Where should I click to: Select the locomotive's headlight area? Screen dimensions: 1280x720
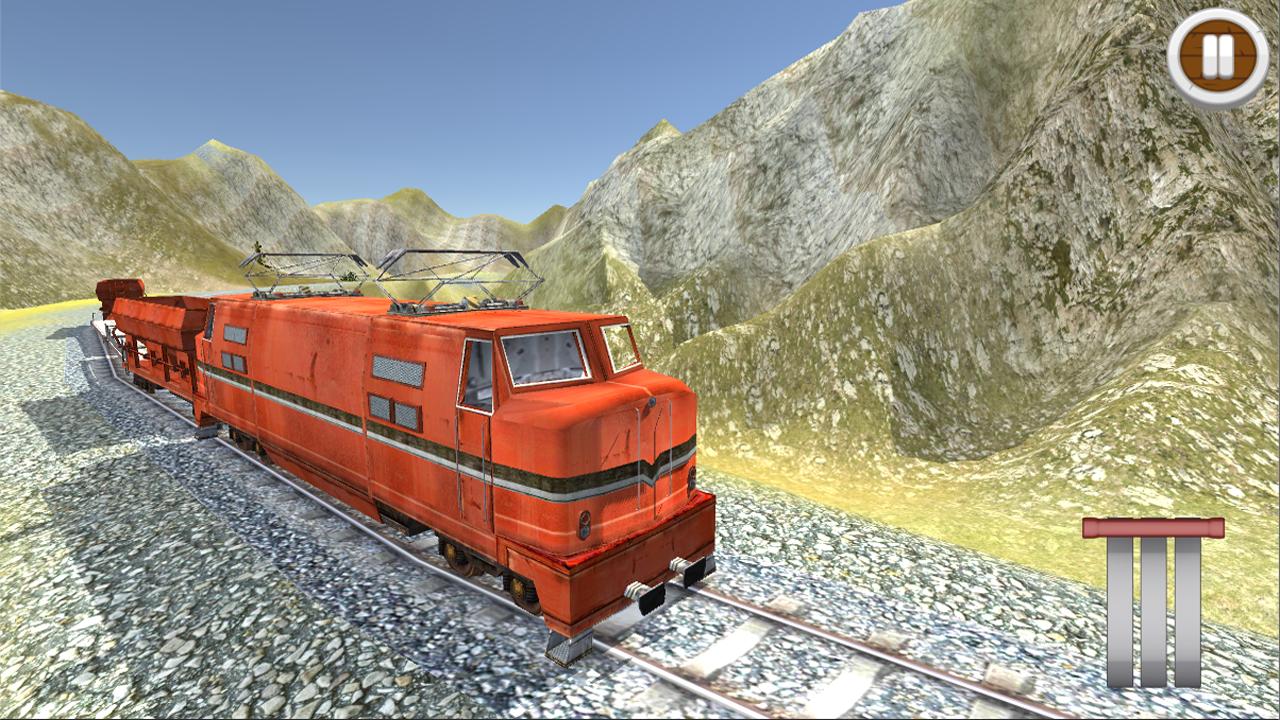[585, 525]
